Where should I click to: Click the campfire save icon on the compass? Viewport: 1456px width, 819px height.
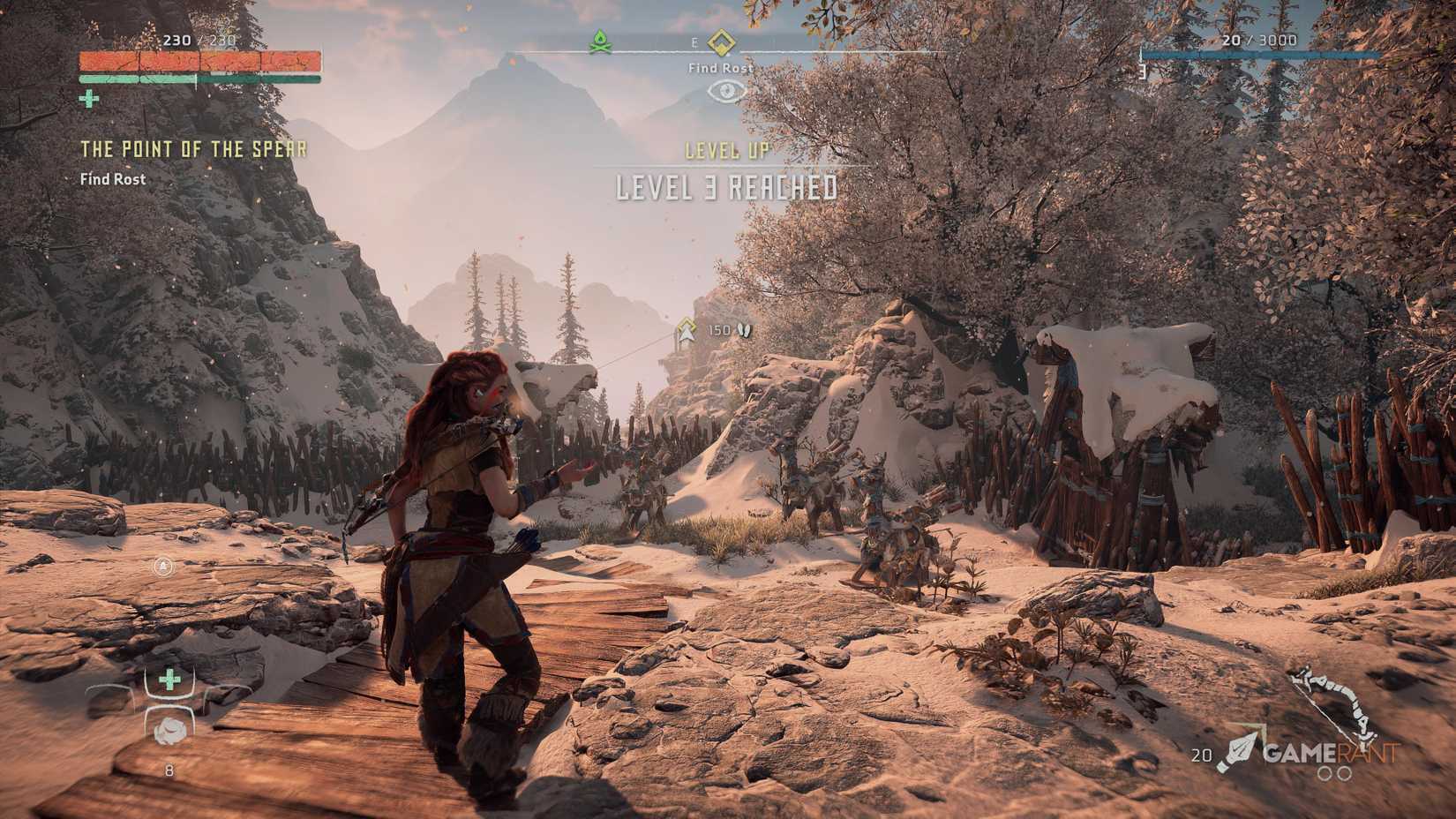(x=600, y=41)
